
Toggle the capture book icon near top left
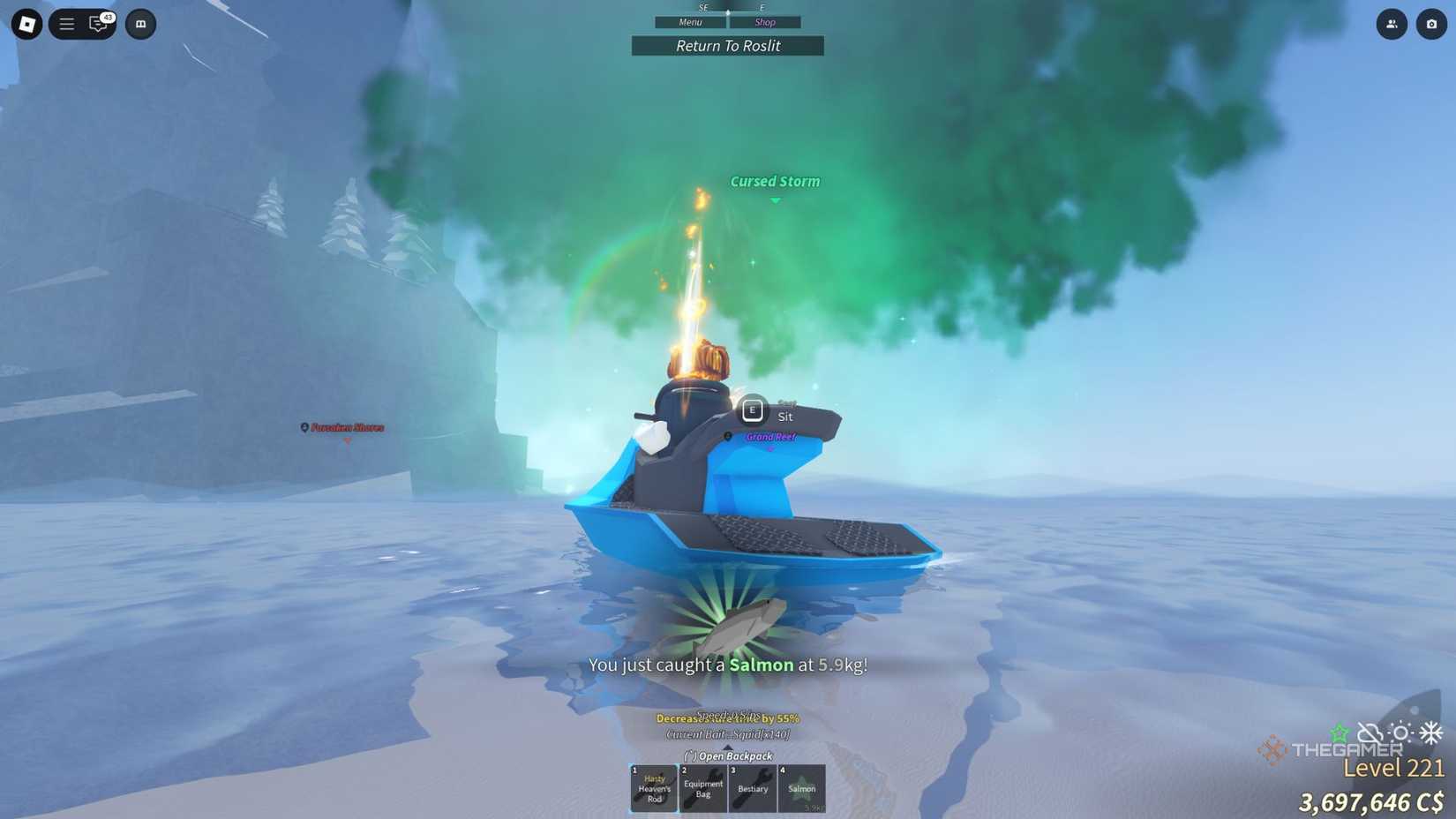pos(141,24)
